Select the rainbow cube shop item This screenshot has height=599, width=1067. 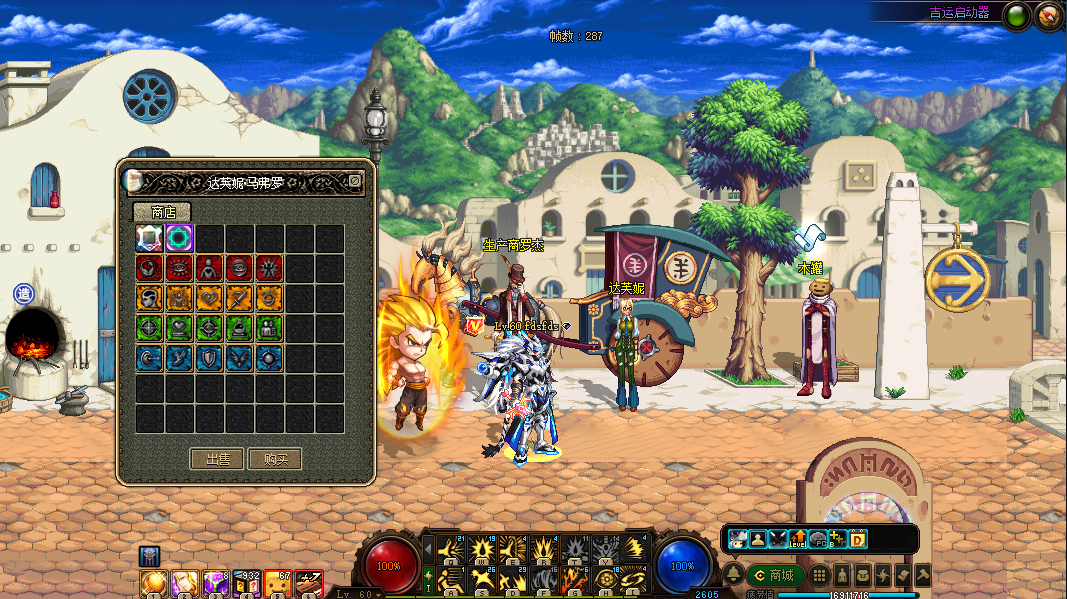coord(150,238)
